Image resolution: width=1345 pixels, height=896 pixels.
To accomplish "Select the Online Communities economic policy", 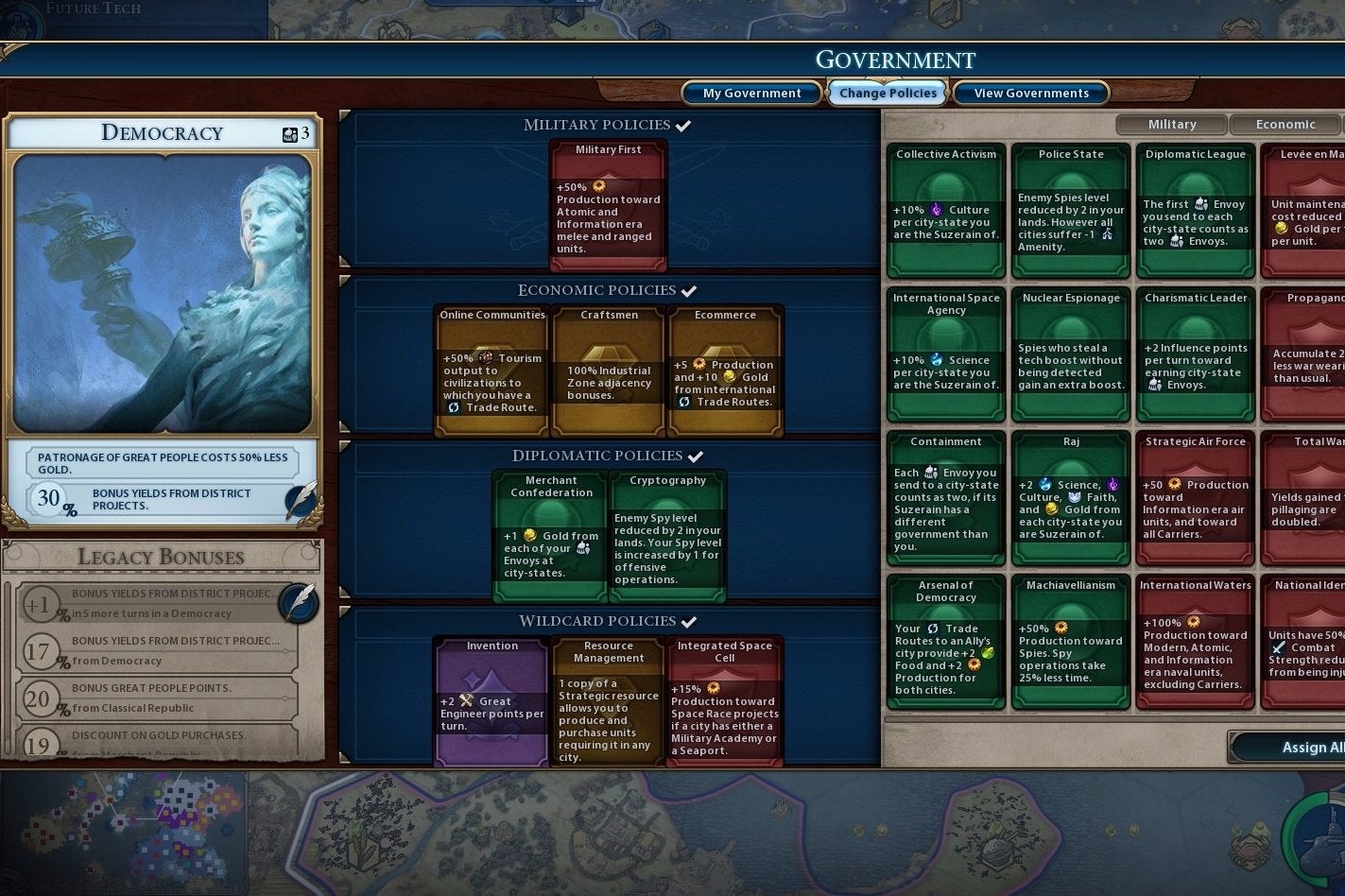I will click(491, 369).
